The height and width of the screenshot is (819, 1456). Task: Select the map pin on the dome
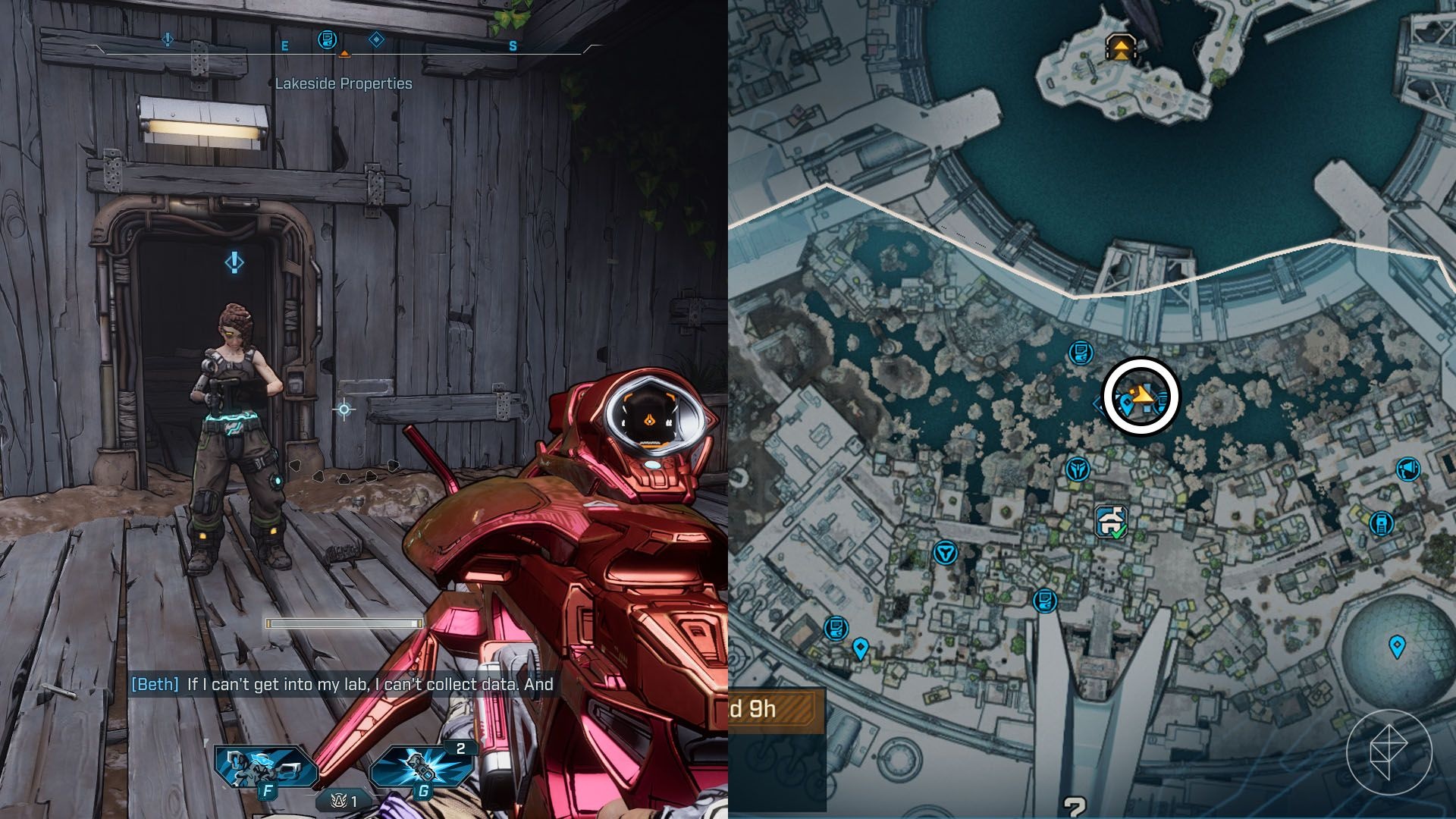pos(1397,646)
